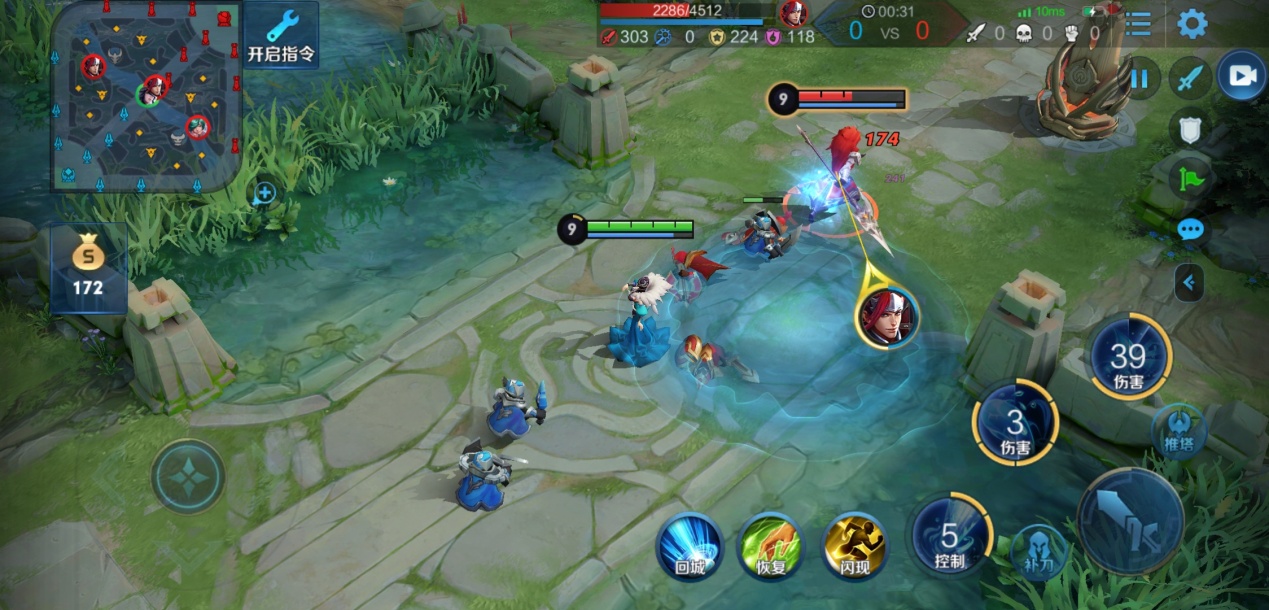Viewport: 1269px width, 610px height.
Task: Send the green flag signal
Action: (1191, 180)
